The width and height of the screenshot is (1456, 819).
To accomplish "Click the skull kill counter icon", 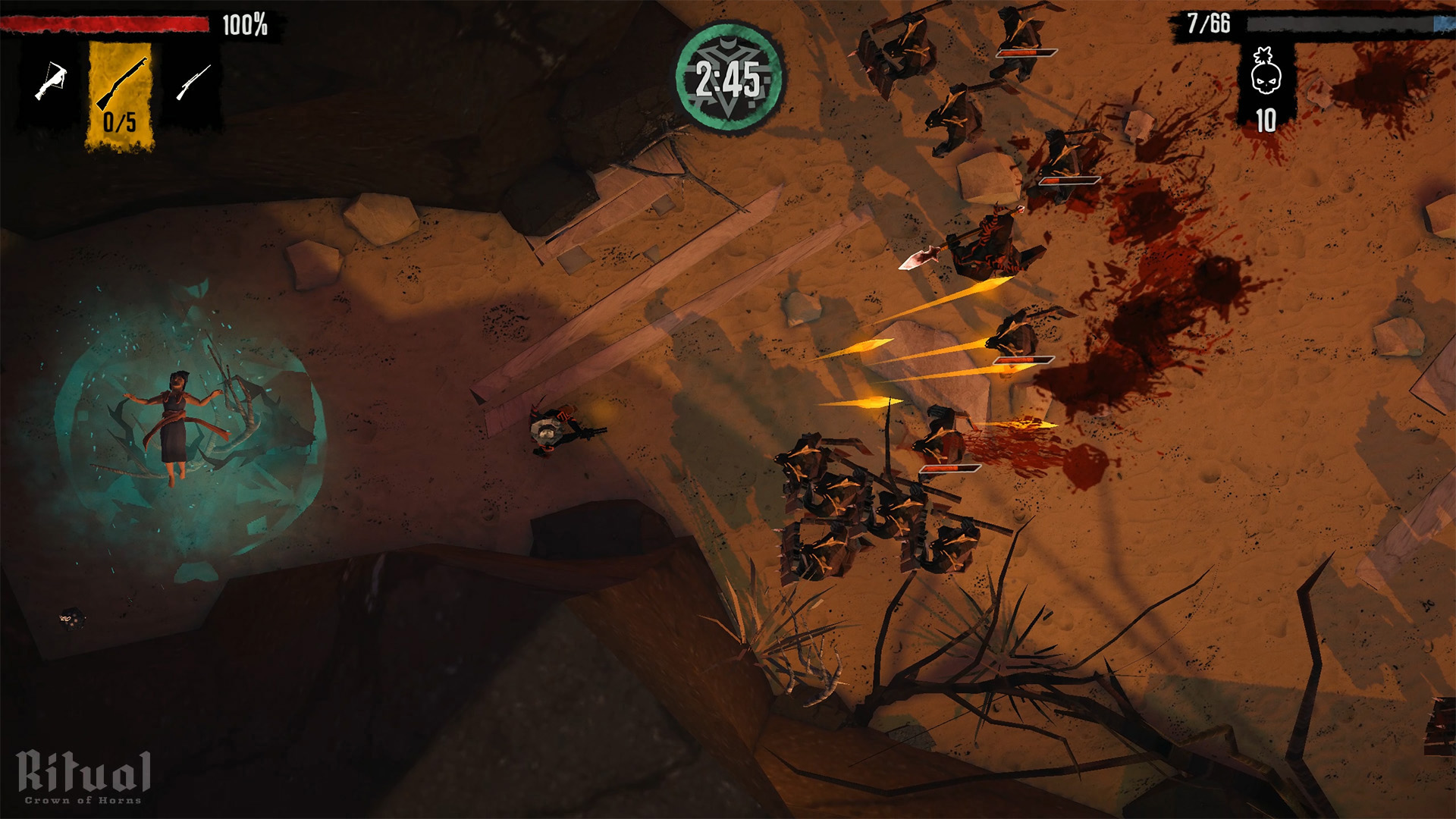I will pyautogui.click(x=1266, y=72).
